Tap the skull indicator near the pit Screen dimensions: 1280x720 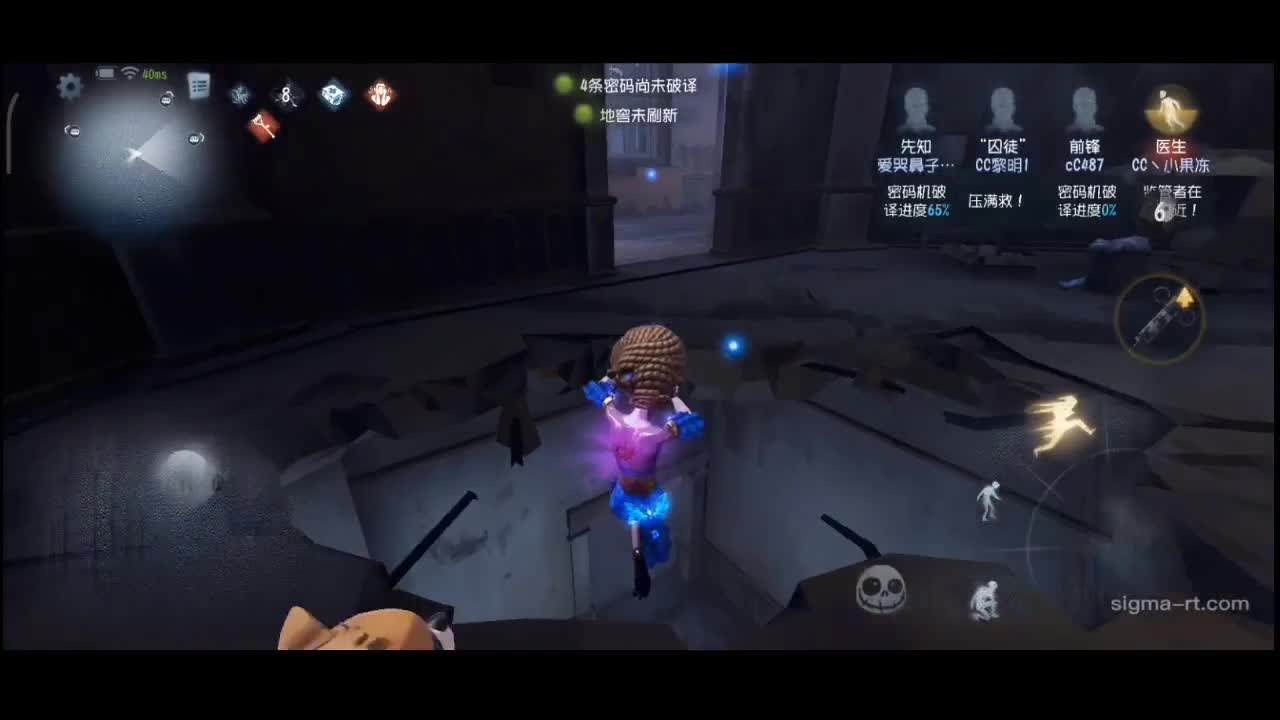click(880, 589)
